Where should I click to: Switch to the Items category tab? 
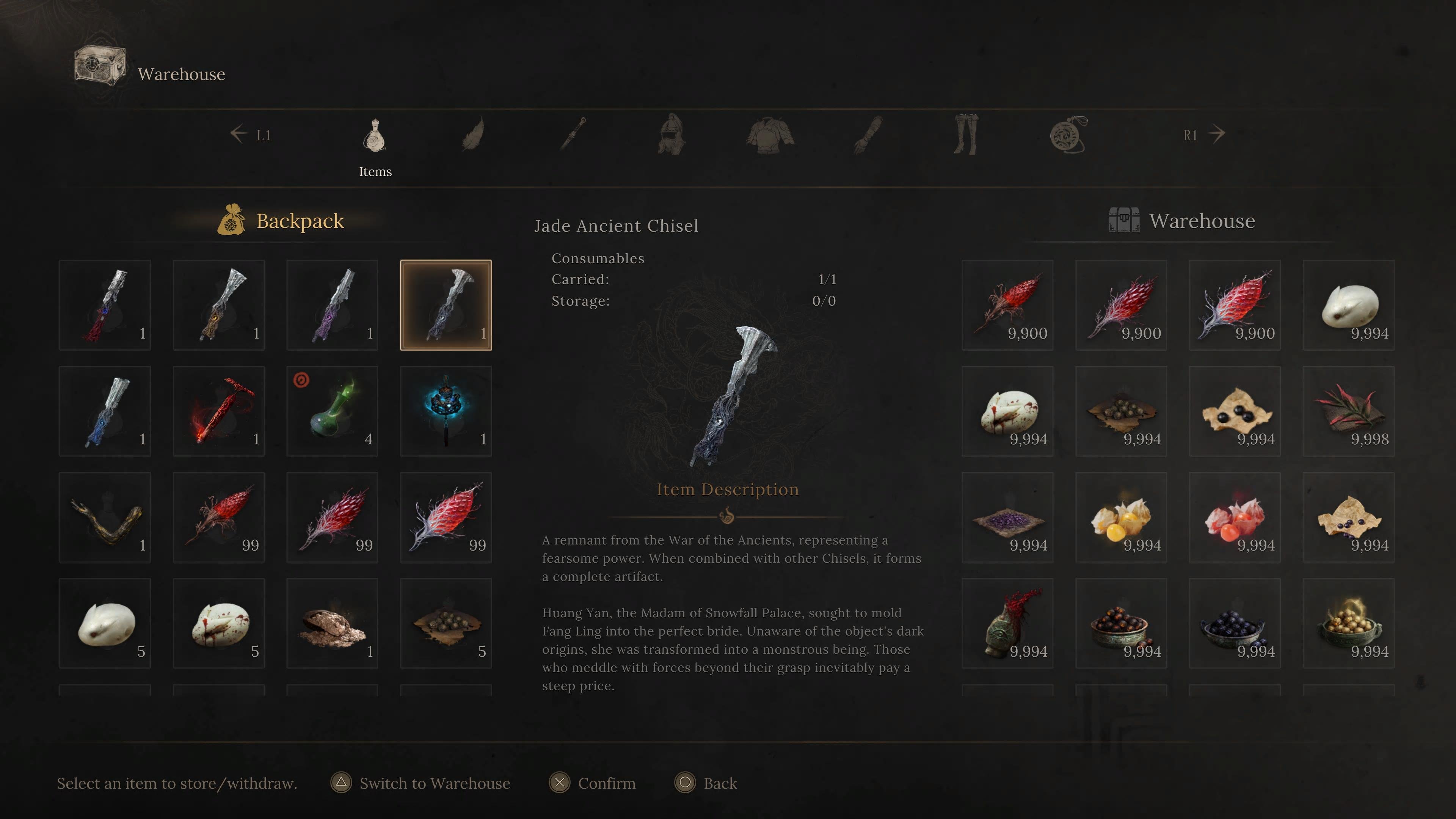pos(375,136)
